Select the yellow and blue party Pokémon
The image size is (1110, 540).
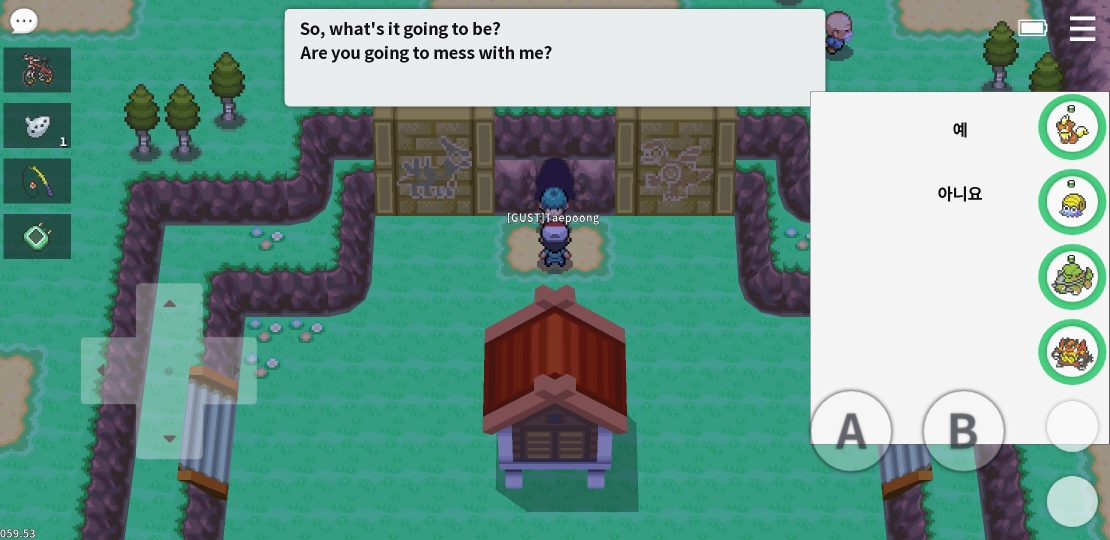[1072, 202]
